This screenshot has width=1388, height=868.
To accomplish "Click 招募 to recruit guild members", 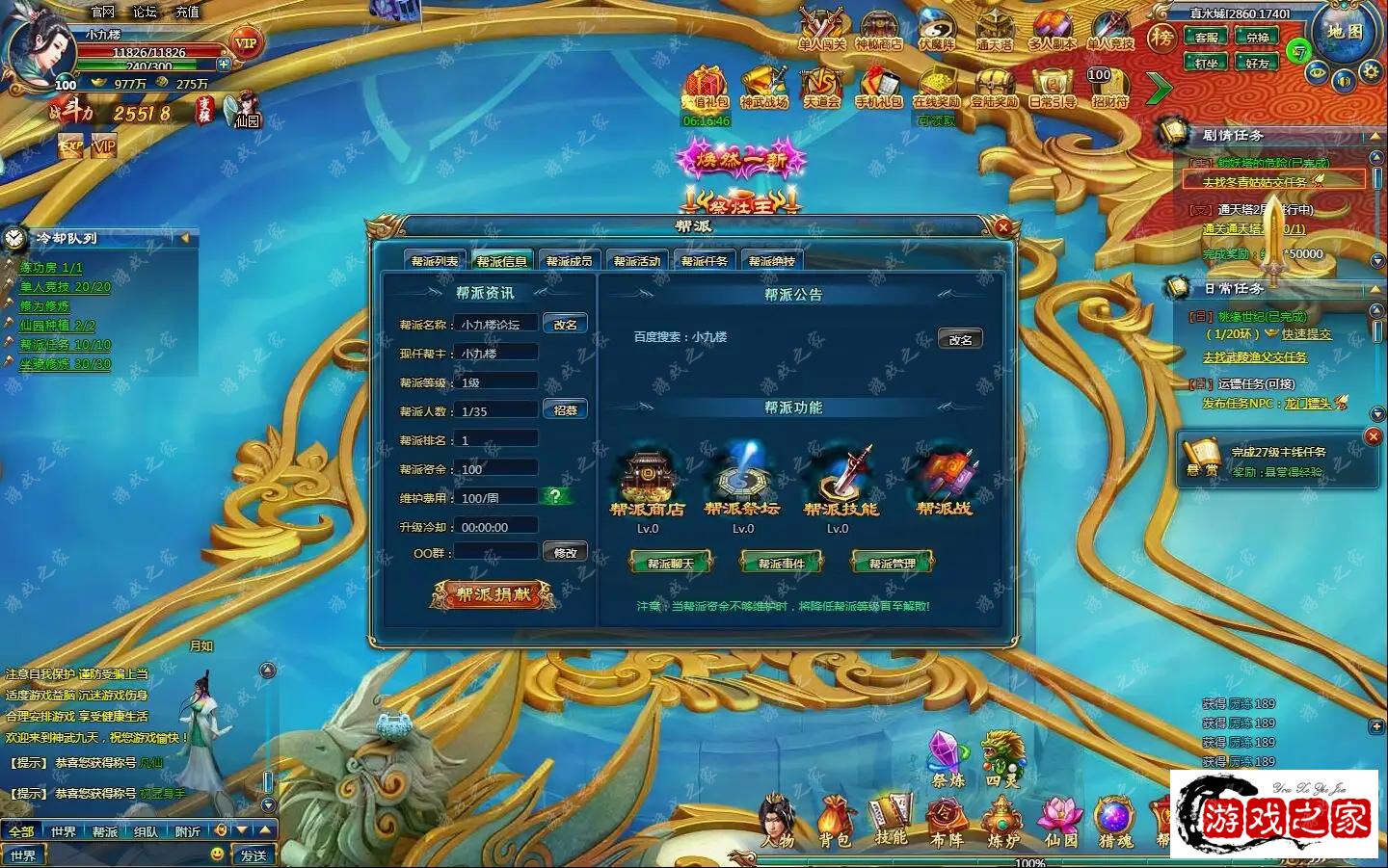I will tap(567, 408).
